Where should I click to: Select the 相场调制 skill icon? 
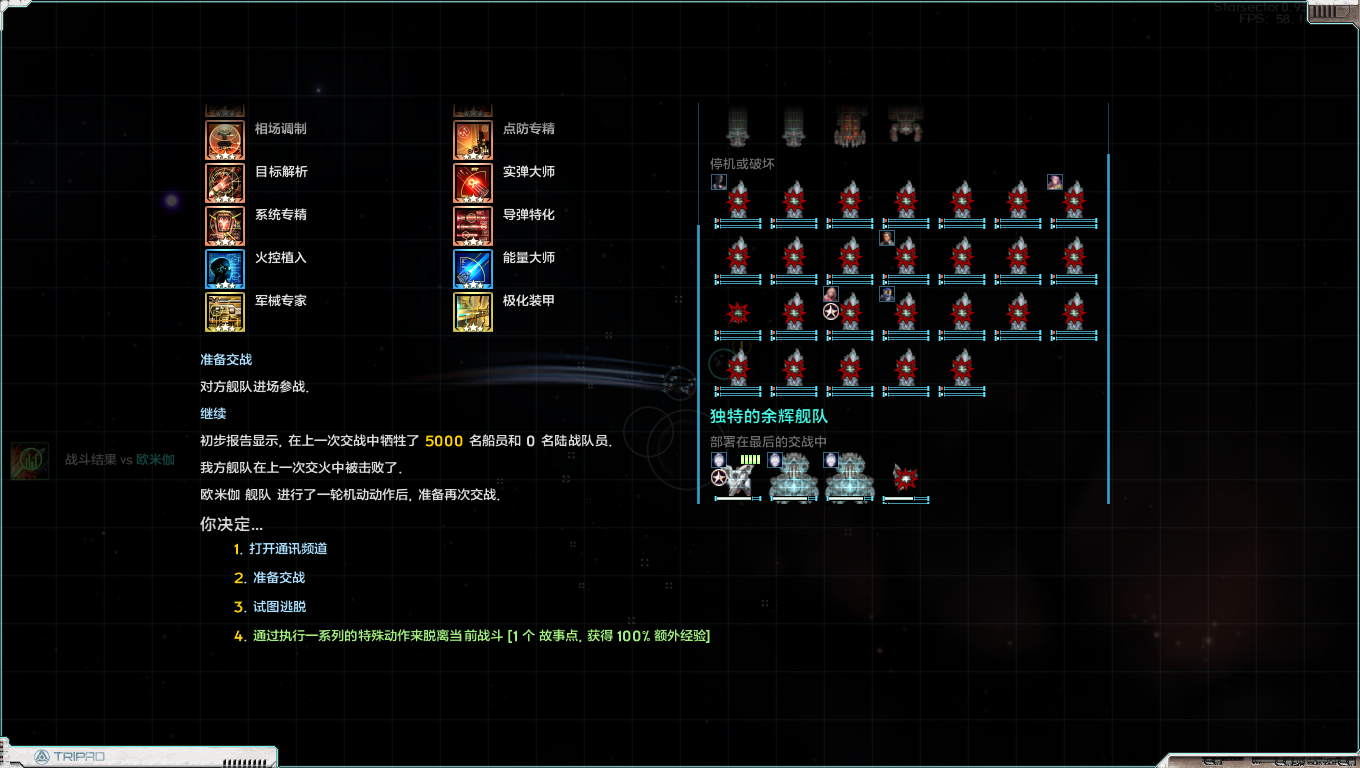pos(224,138)
